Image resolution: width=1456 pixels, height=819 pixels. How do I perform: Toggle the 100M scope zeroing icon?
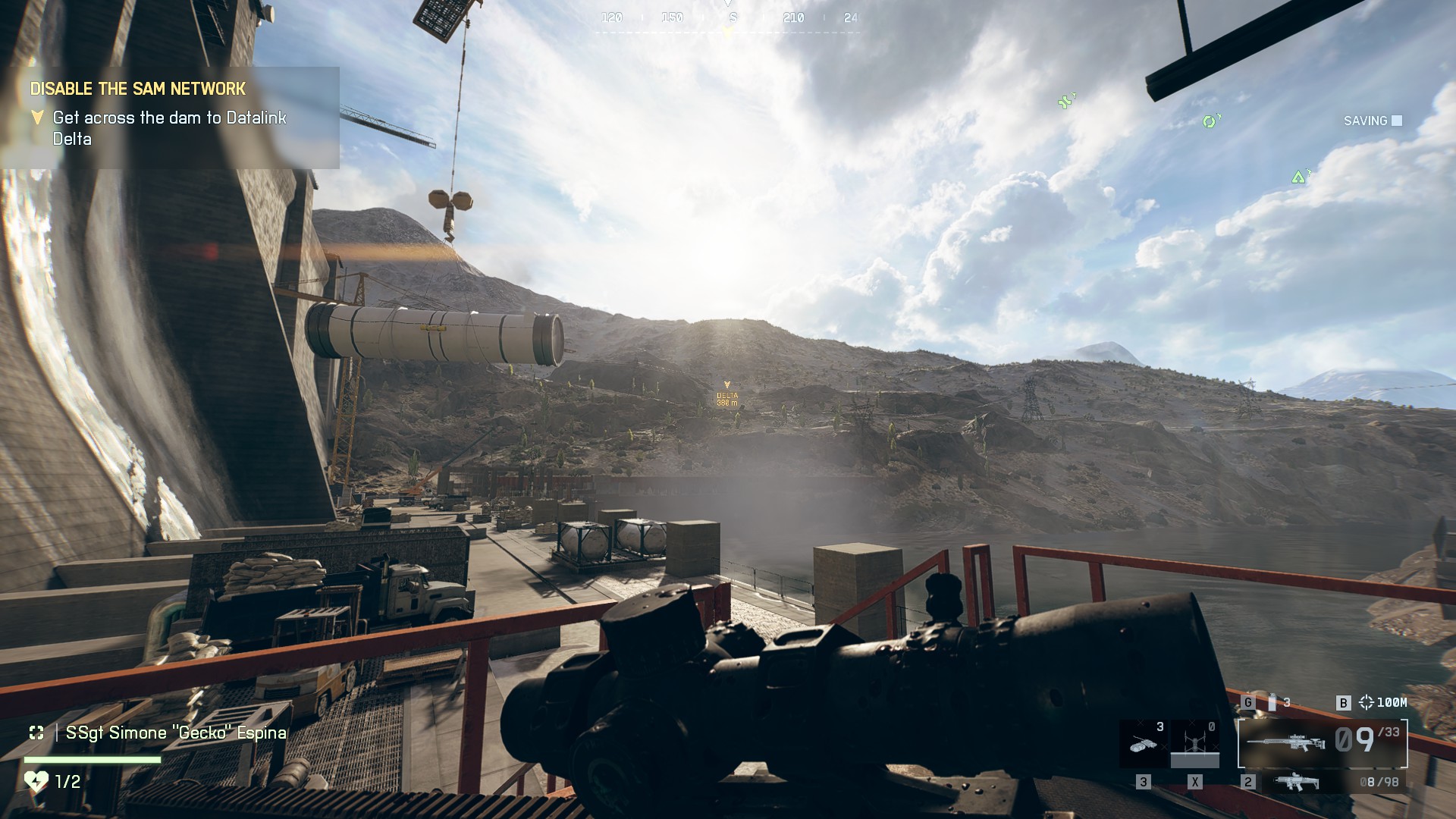1367,703
